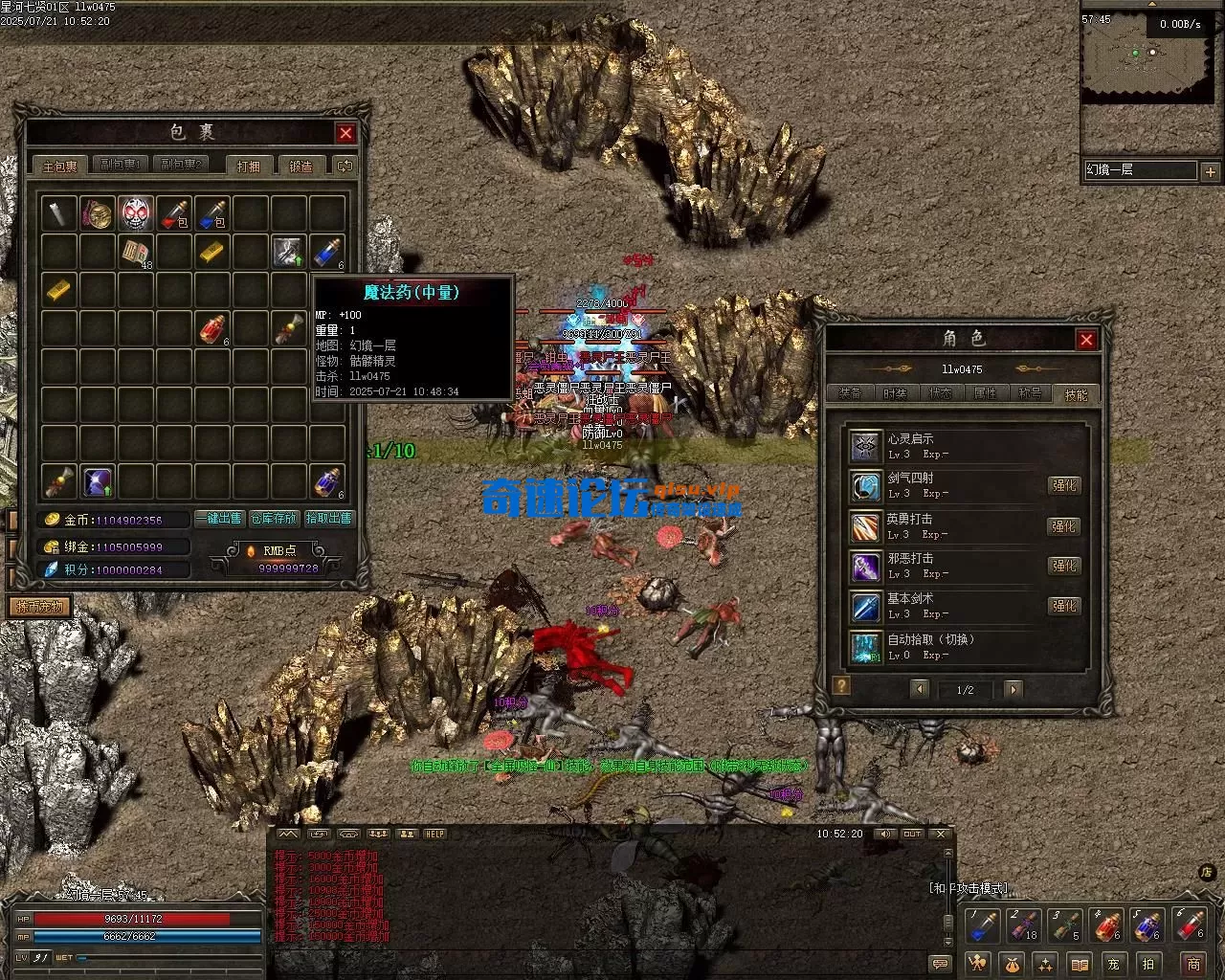
Task: Open the HELP button on chat bar
Action: tap(434, 835)
